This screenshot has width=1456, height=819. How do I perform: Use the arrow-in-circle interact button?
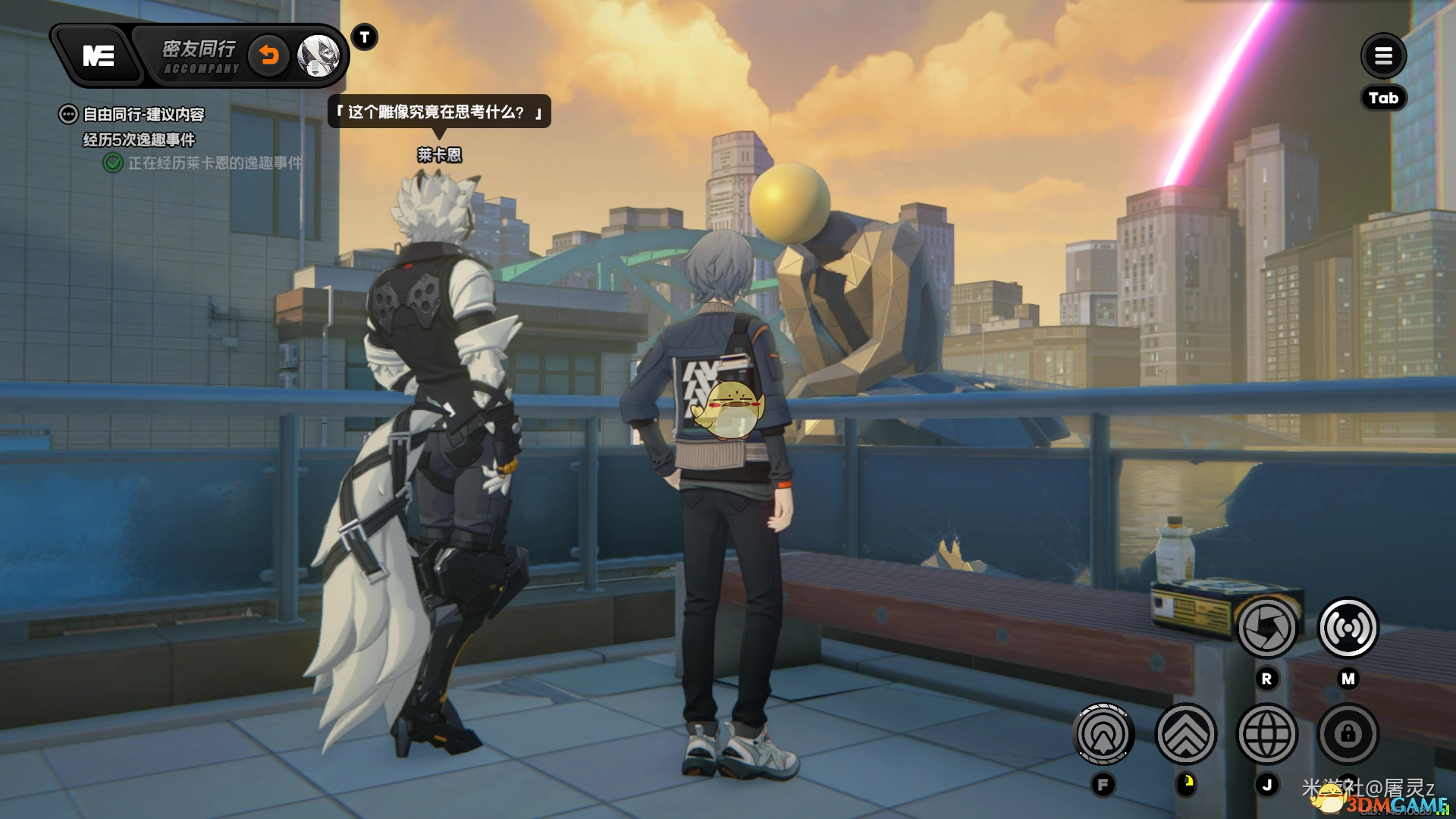1103,734
